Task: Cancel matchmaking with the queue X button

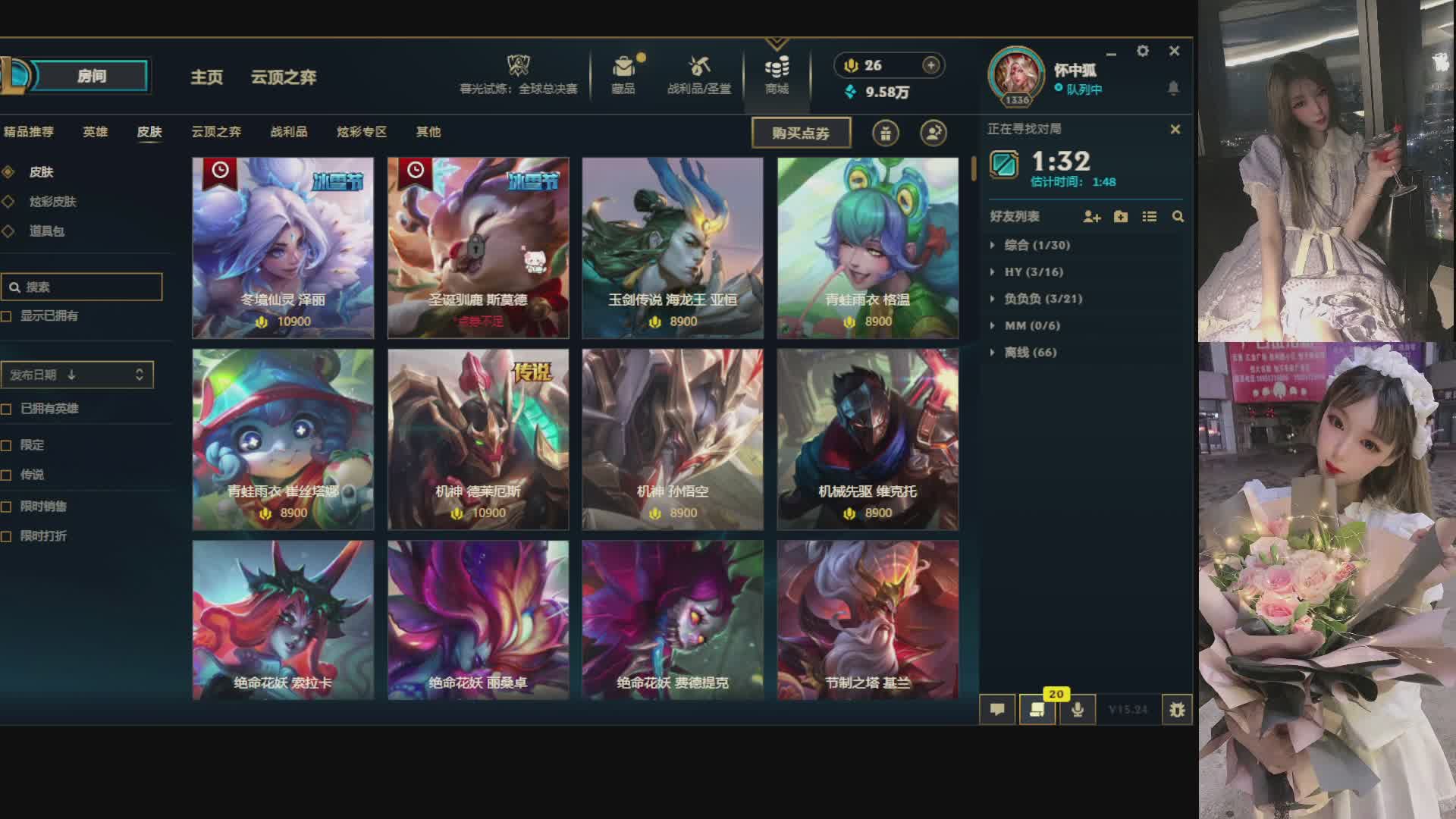Action: (1175, 130)
